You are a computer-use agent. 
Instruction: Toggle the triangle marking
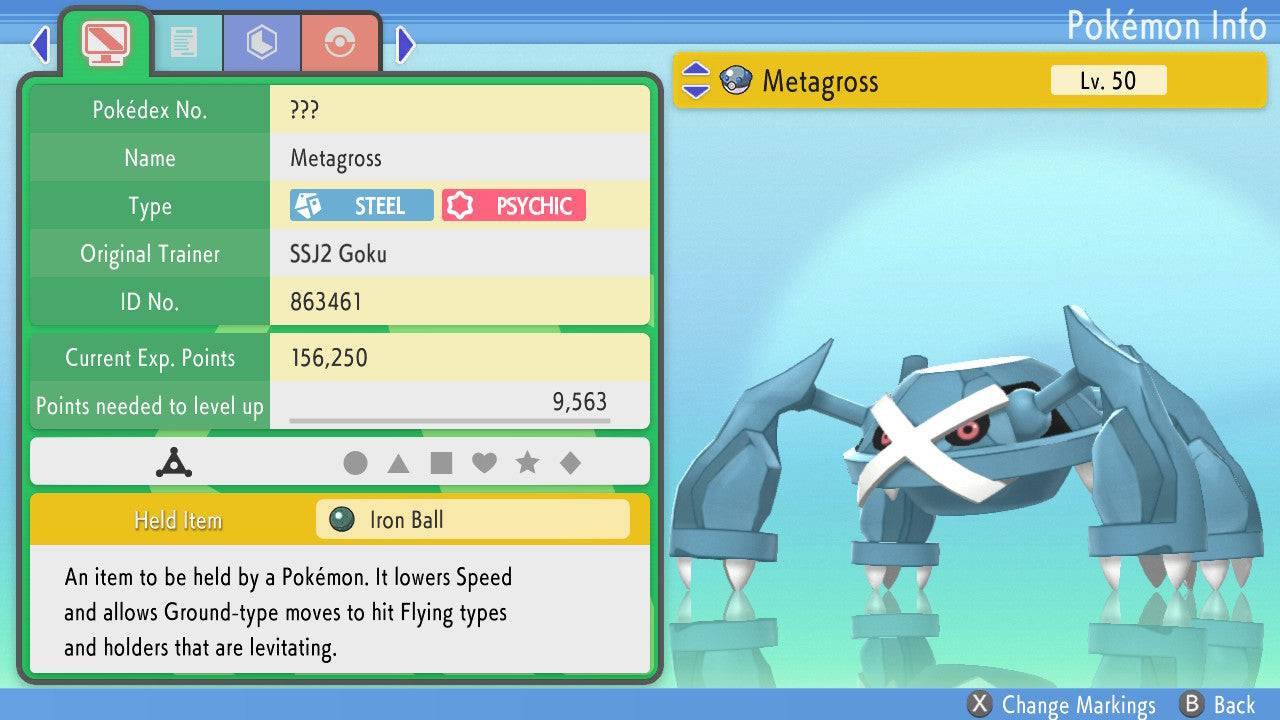pos(398,463)
